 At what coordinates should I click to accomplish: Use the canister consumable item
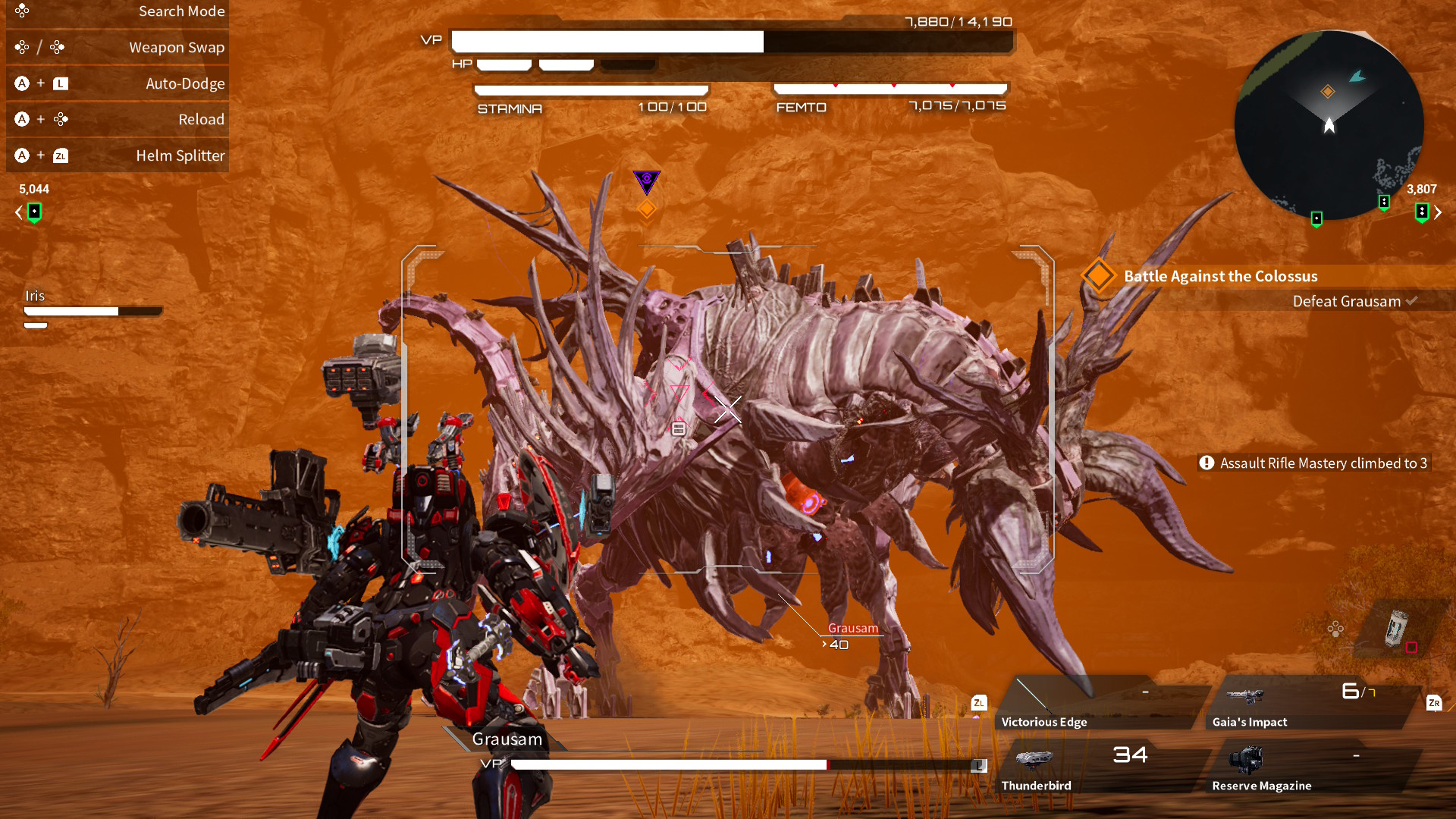pos(1396,628)
